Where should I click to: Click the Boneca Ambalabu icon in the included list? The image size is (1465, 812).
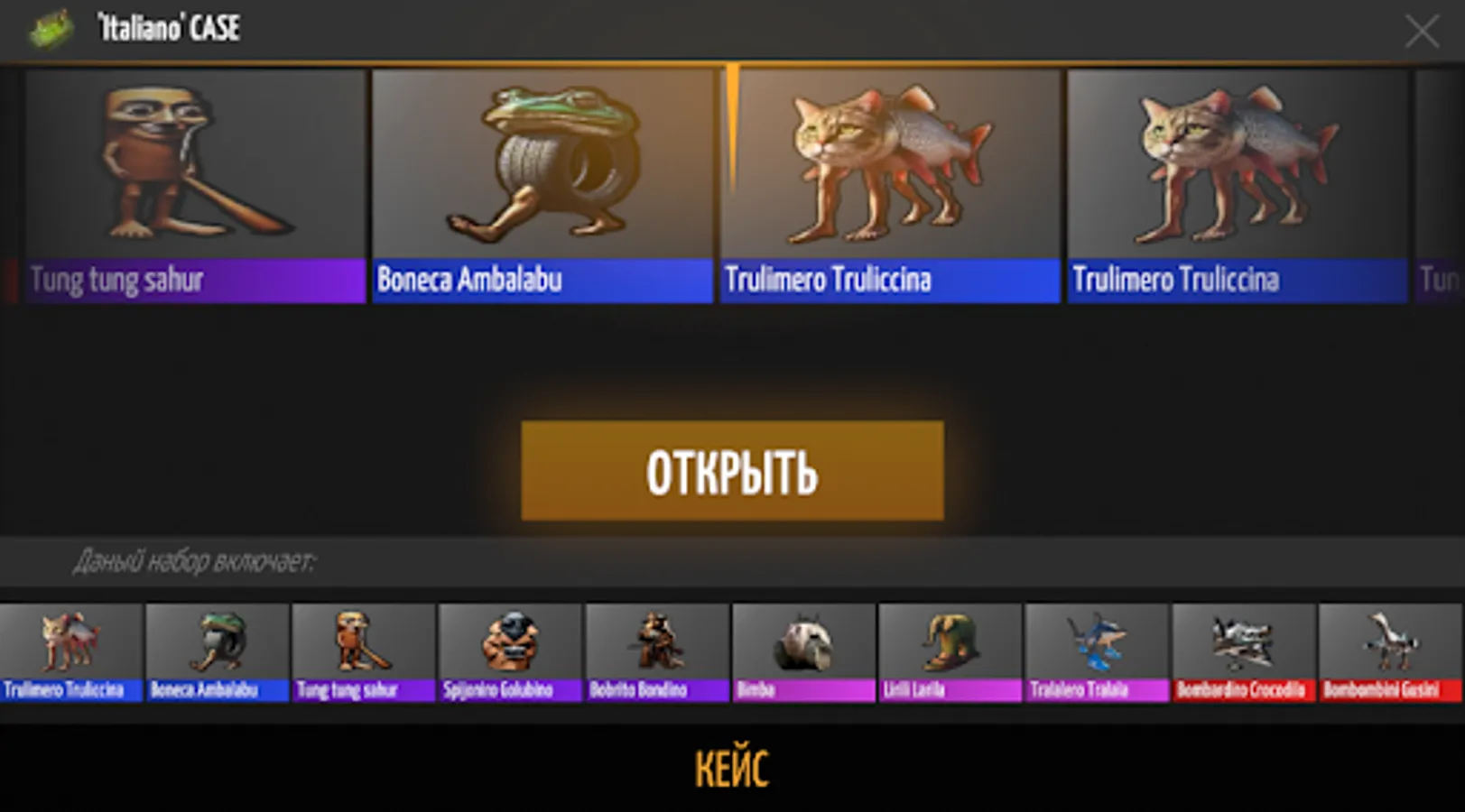tap(217, 651)
